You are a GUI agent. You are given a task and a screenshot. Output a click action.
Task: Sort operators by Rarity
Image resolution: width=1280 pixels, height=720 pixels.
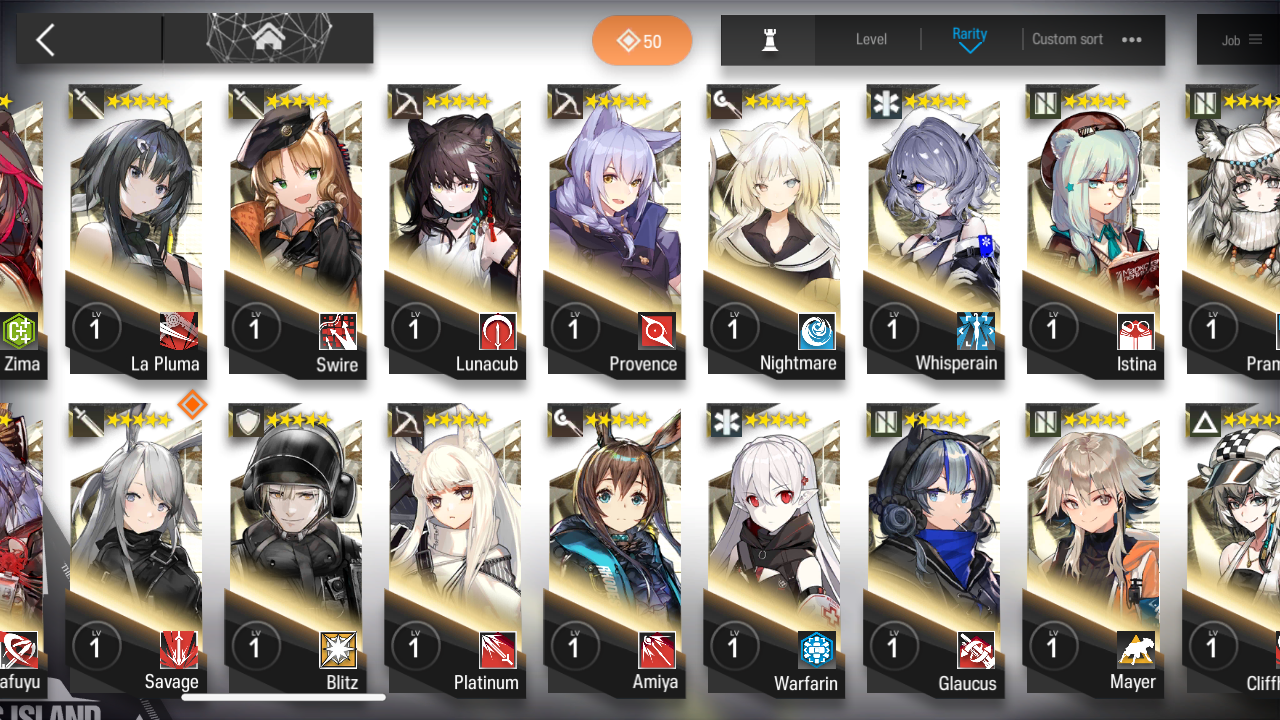coord(969,39)
